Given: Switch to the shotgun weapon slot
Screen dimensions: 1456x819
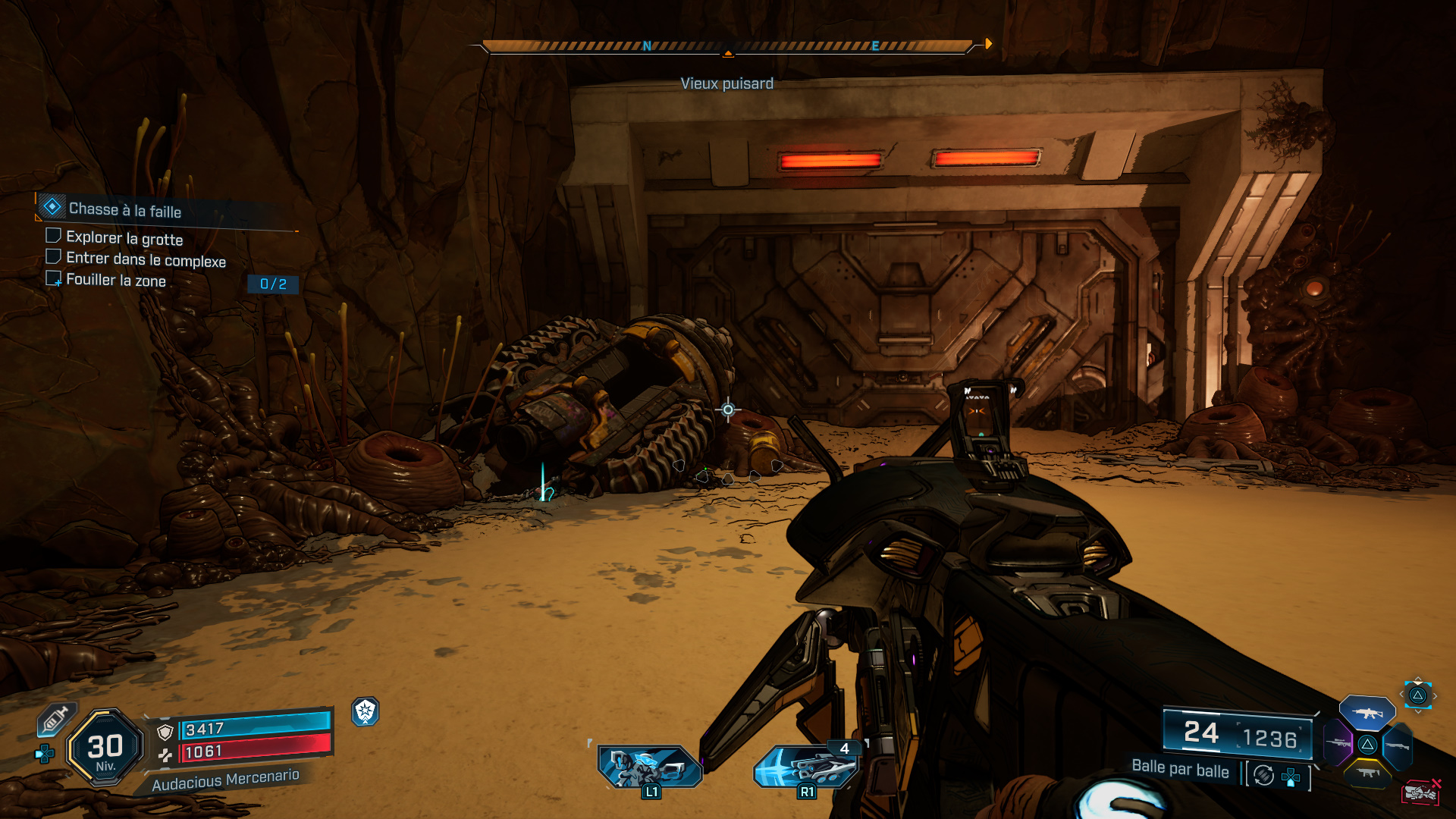Looking at the screenshot, I should (x=1397, y=746).
